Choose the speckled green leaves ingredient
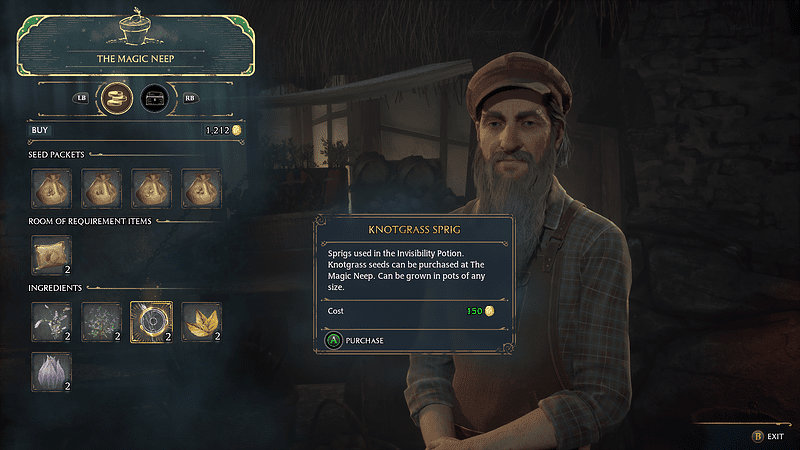The width and height of the screenshot is (800, 450). click(x=101, y=321)
